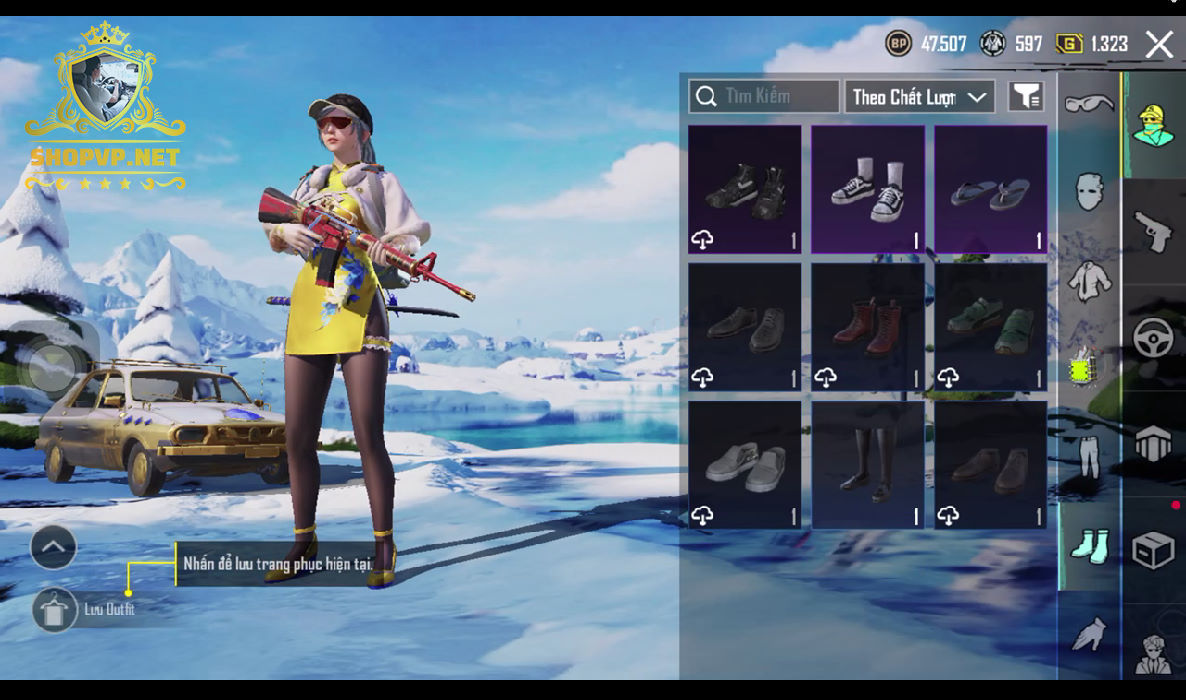Choose the black-and-white canvas sneakers with socks

pos(867,188)
